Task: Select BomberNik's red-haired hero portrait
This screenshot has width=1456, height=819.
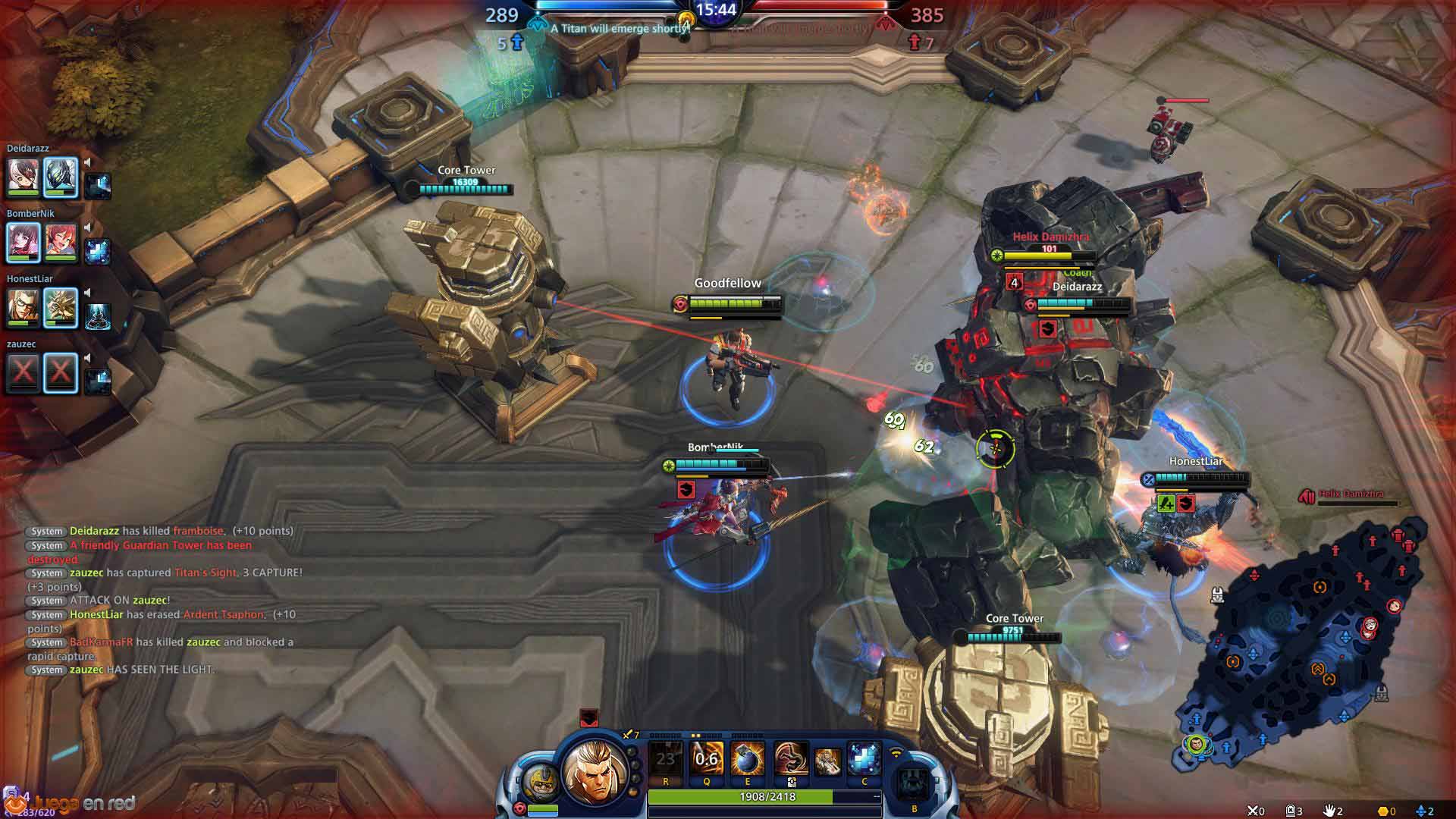Action: tap(61, 242)
